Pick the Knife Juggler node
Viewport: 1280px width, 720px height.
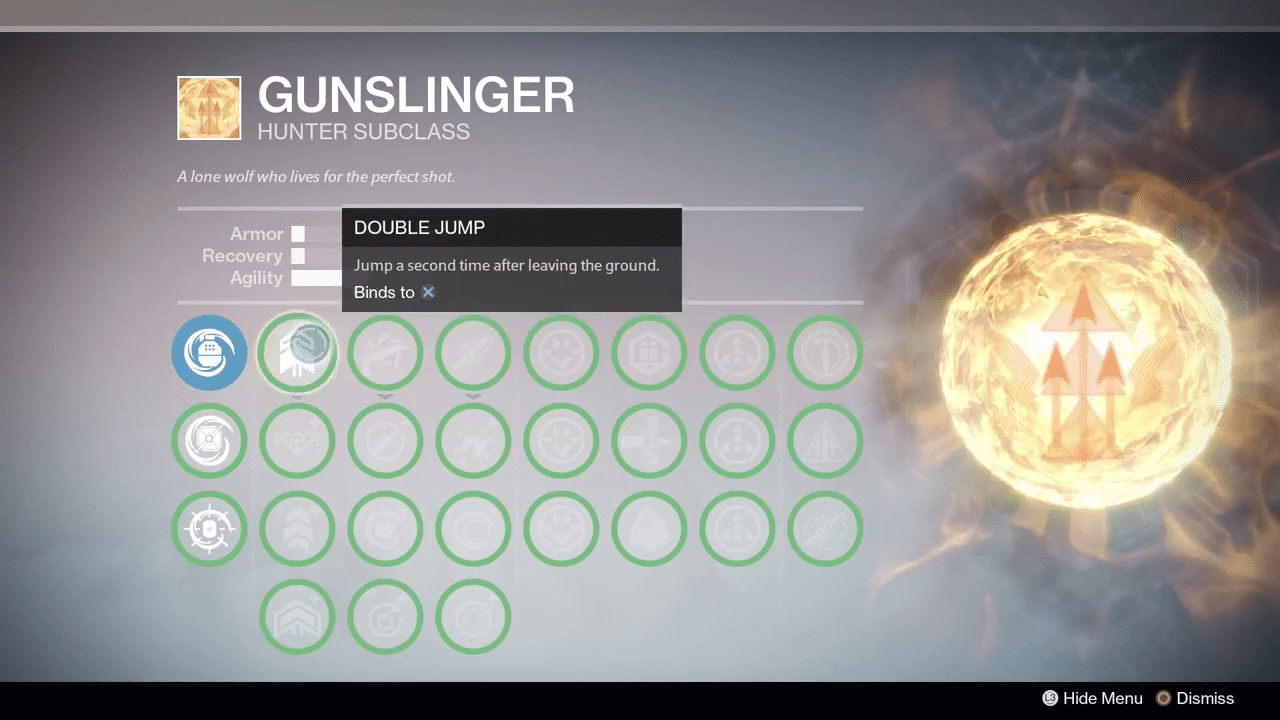[x=473, y=616]
